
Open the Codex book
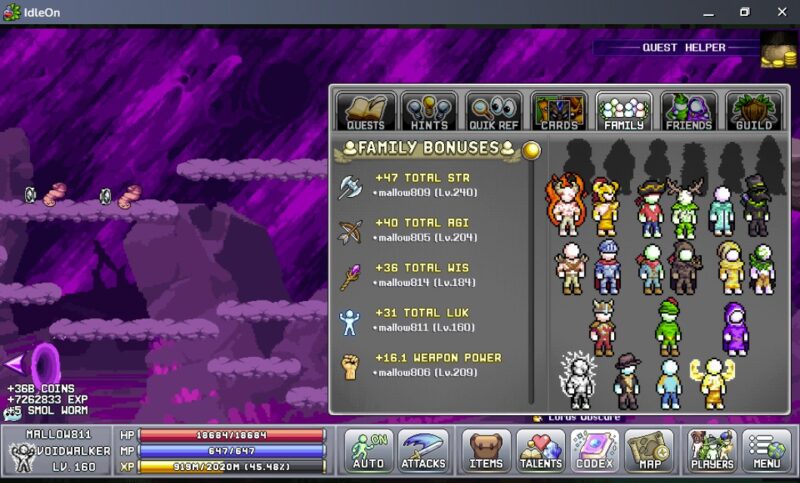click(595, 451)
